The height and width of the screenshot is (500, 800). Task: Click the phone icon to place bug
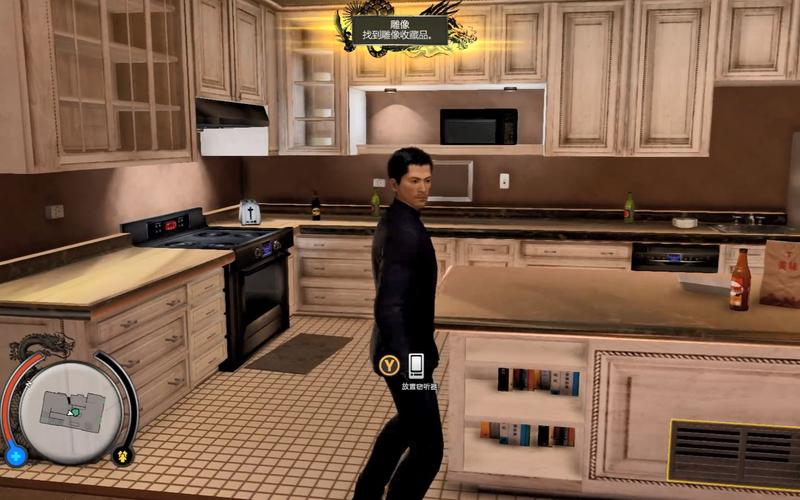(416, 365)
